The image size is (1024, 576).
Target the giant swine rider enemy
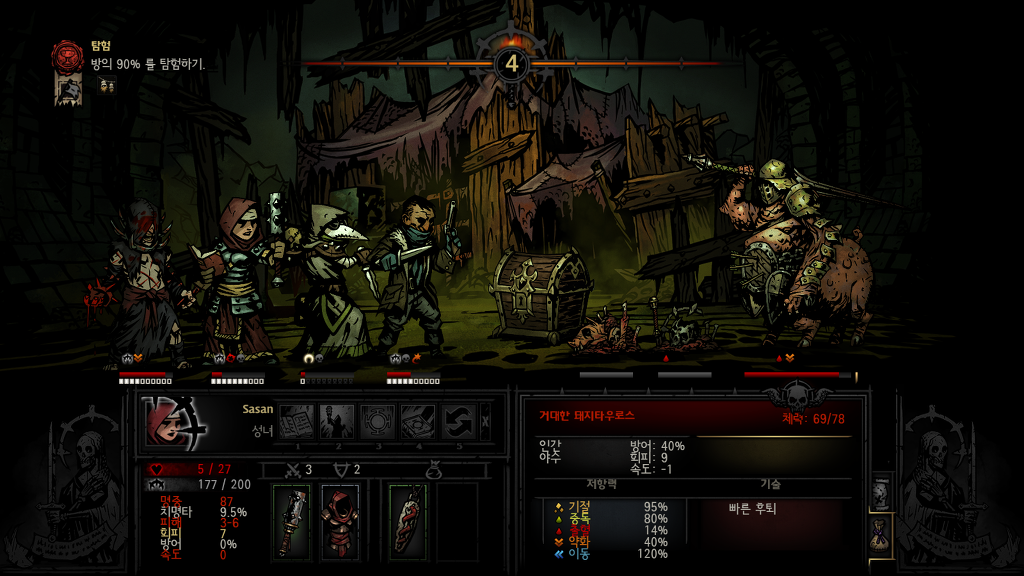(800, 260)
